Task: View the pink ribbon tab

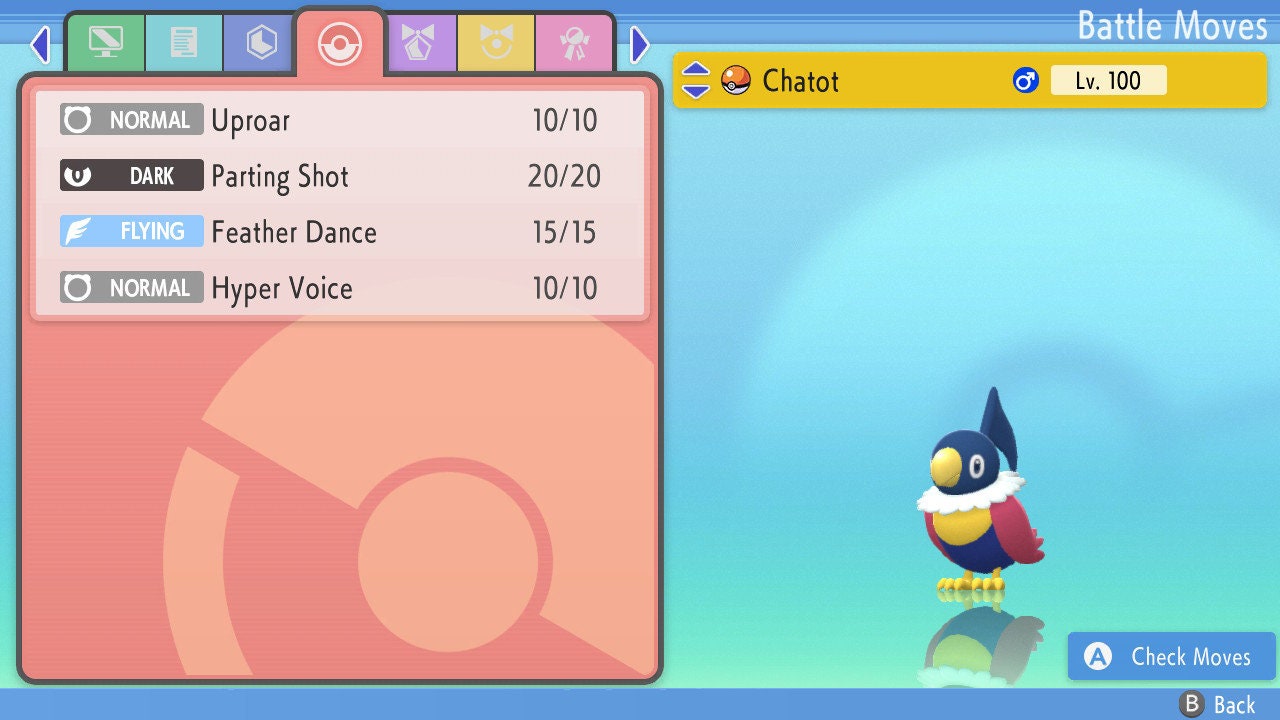Action: coord(574,43)
